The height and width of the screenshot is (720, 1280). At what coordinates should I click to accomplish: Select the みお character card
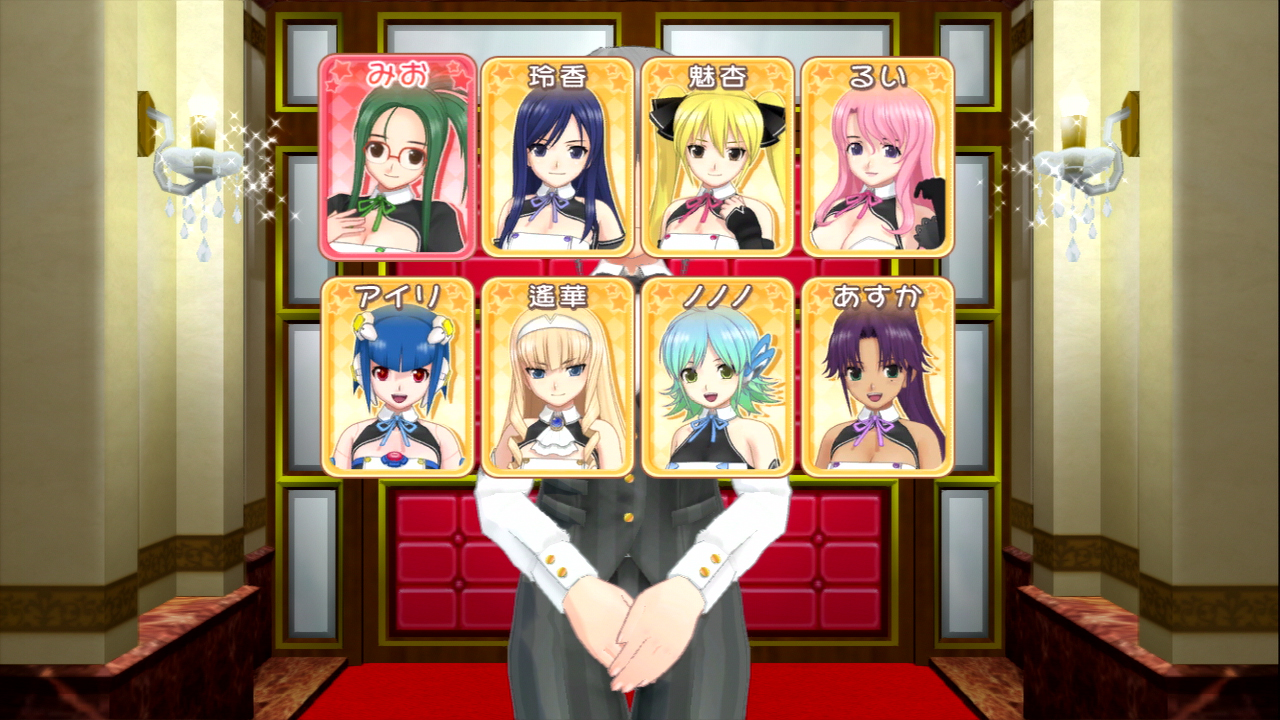398,157
